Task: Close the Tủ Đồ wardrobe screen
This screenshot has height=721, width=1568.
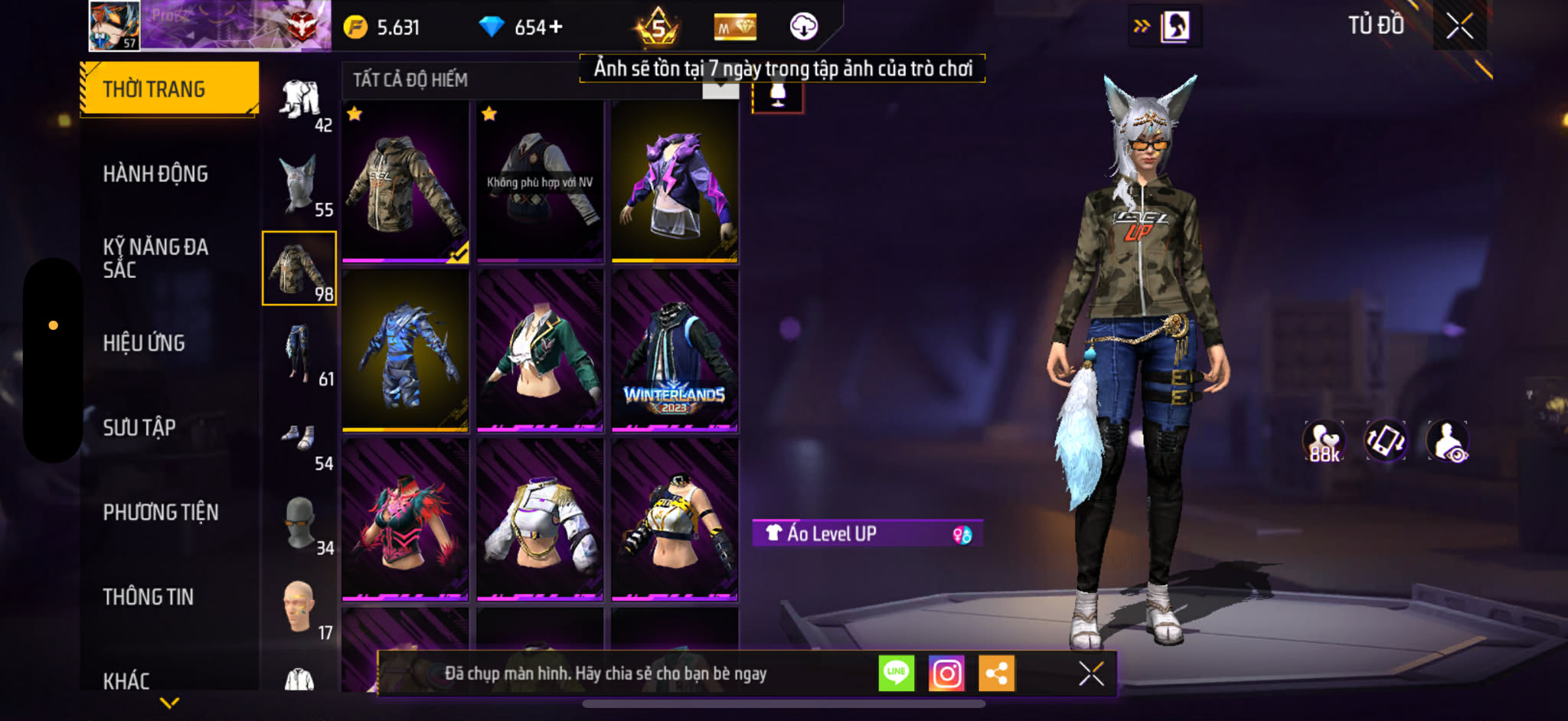Action: coord(1459,26)
